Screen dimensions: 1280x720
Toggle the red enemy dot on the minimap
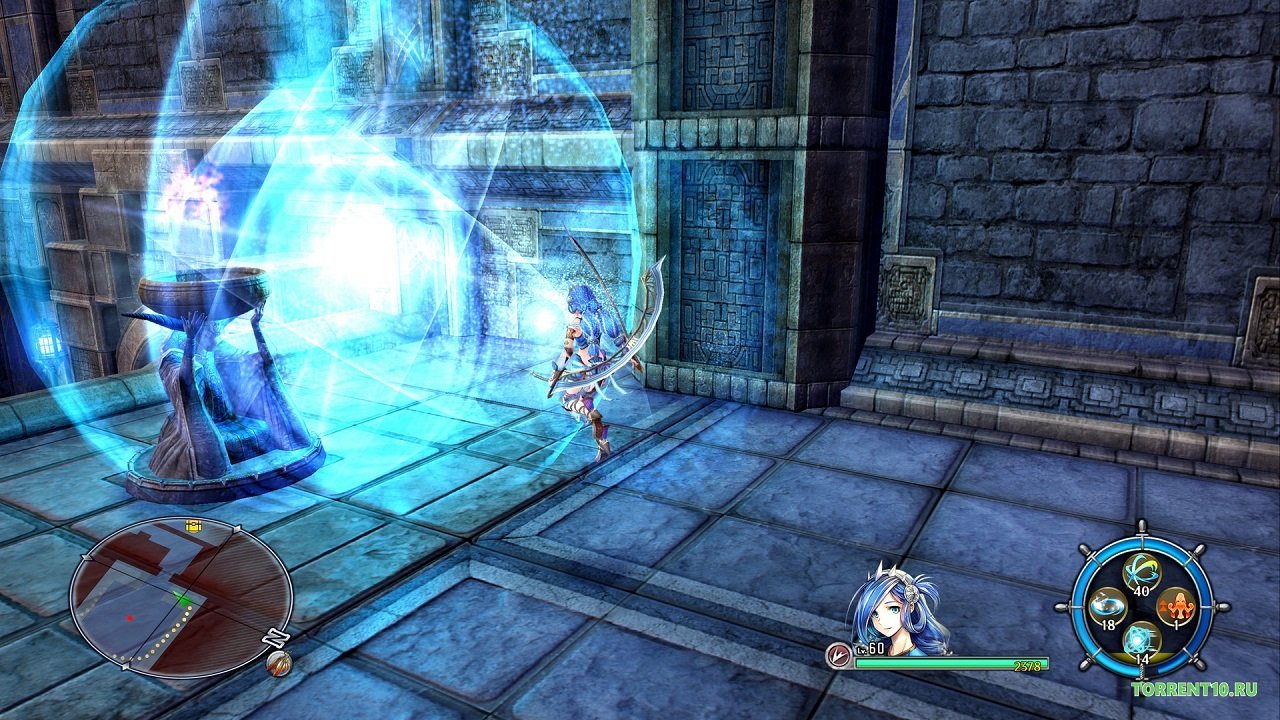coord(129,618)
